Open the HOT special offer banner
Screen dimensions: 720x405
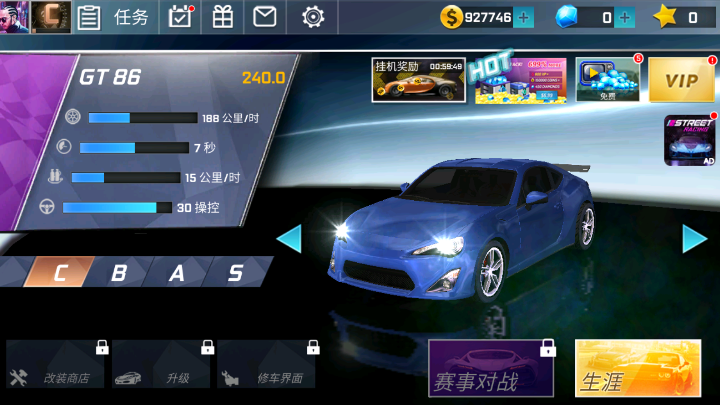[520, 80]
